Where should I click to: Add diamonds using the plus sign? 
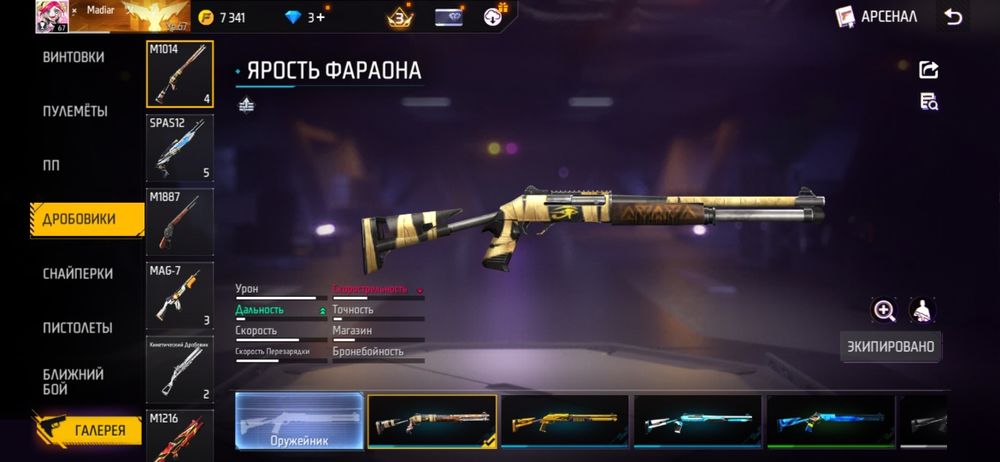pos(320,17)
